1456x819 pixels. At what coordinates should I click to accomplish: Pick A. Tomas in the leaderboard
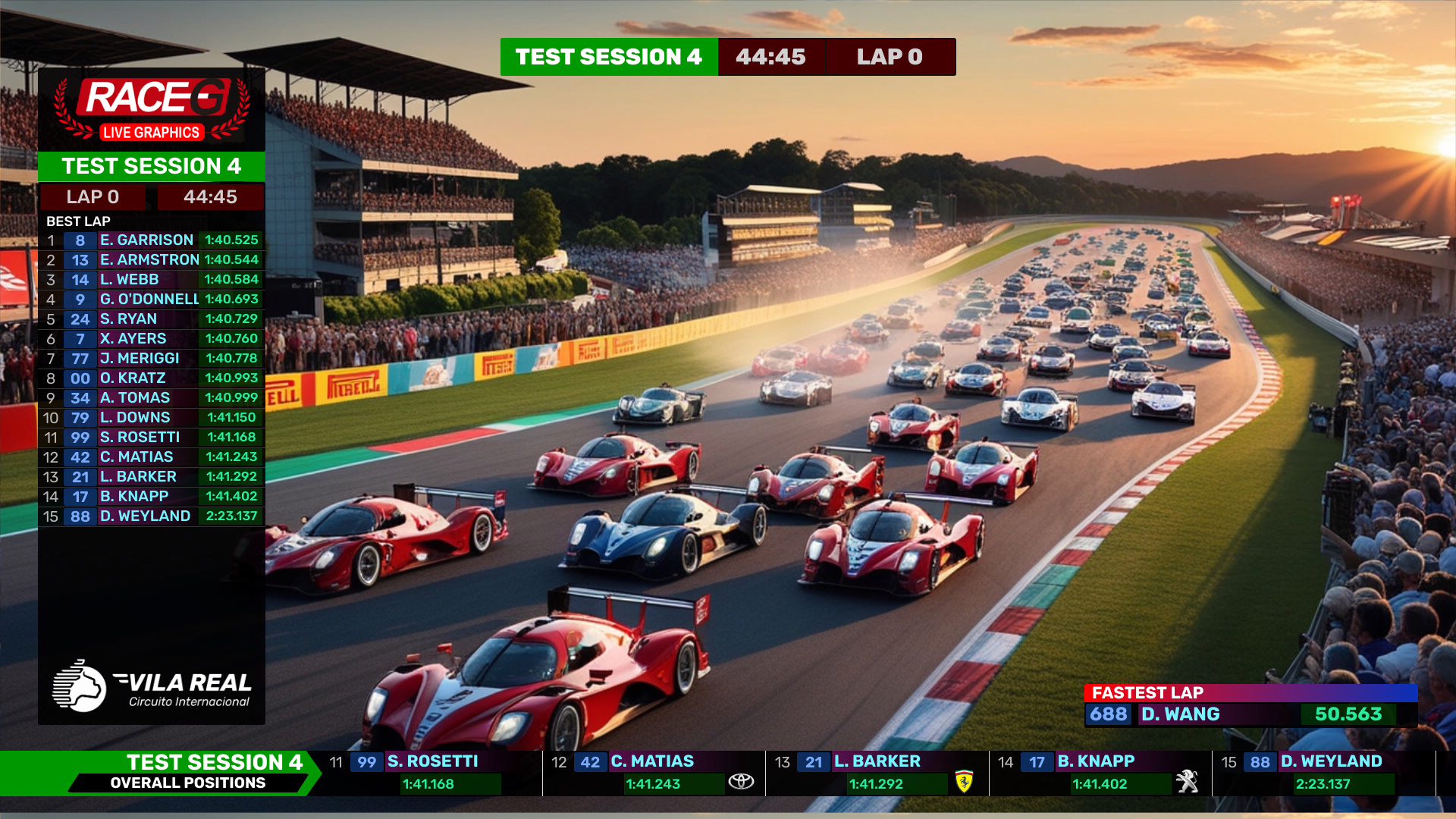[x=152, y=398]
